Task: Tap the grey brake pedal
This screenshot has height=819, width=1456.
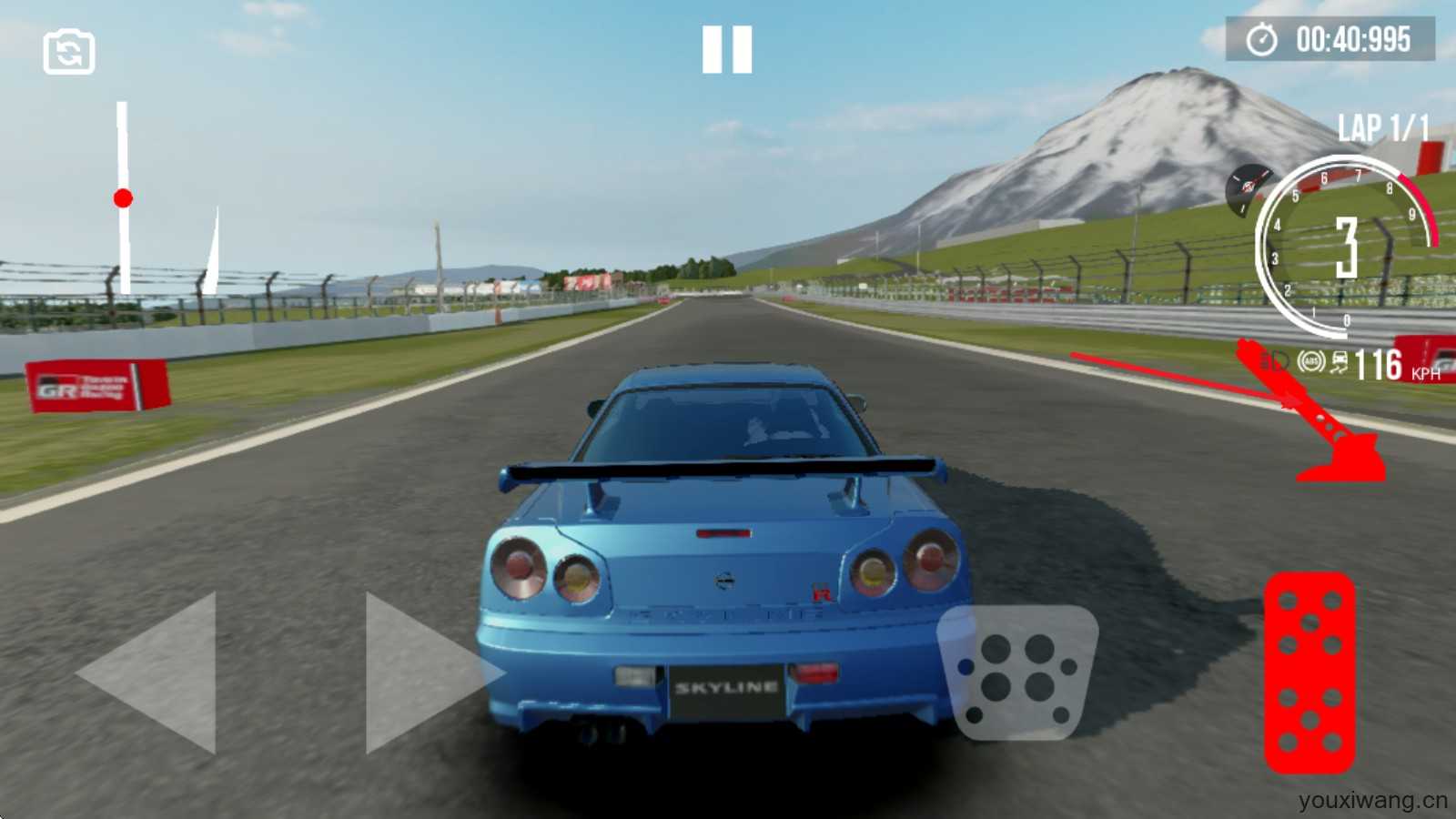Action: pos(1017,672)
